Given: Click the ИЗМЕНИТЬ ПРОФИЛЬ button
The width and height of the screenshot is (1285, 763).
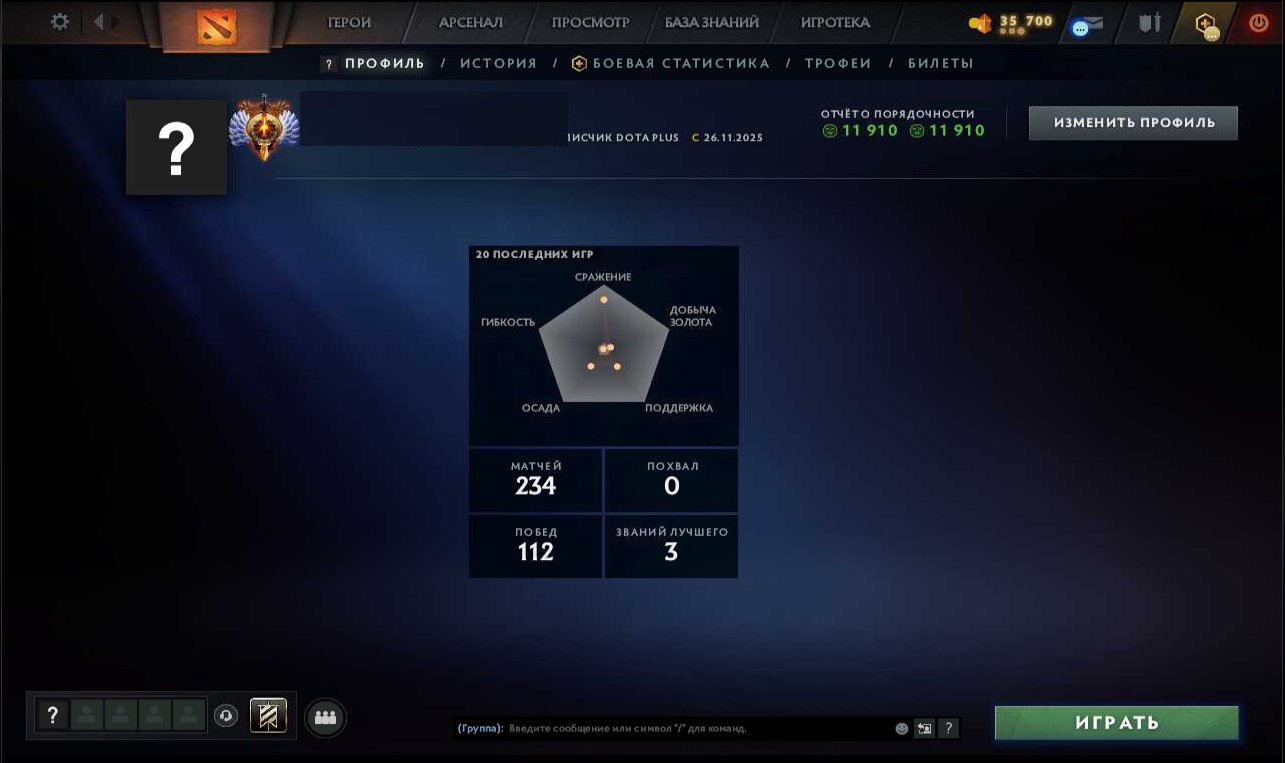Looking at the screenshot, I should pyautogui.click(x=1133, y=122).
